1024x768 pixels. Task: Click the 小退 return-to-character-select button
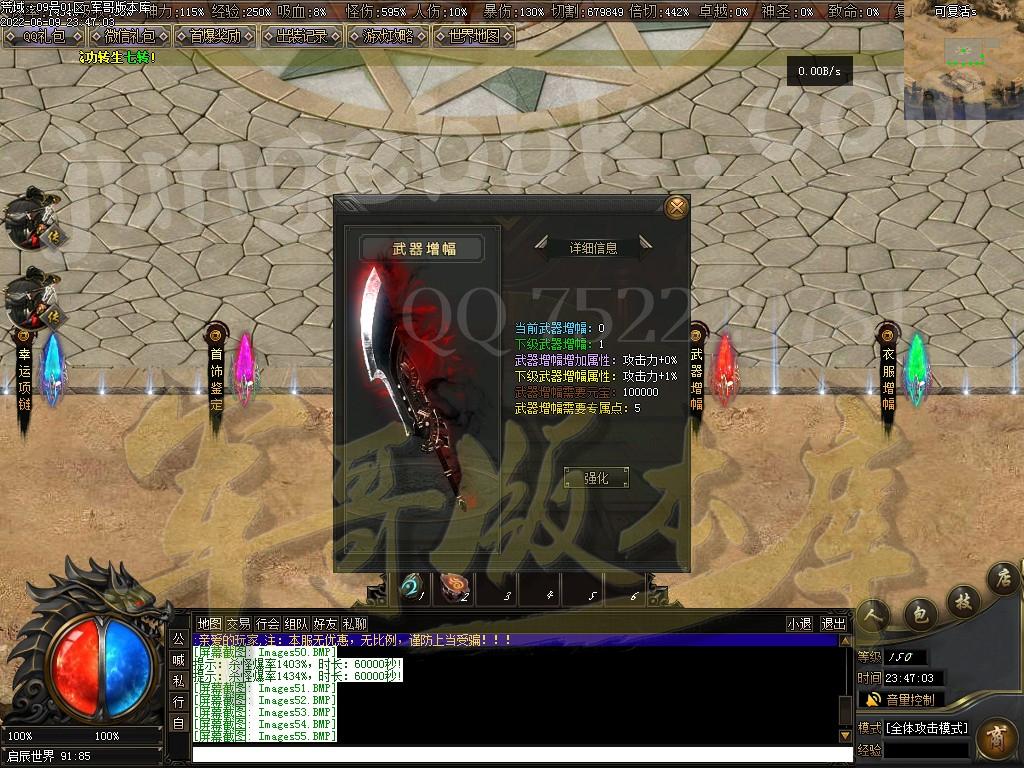[799, 623]
